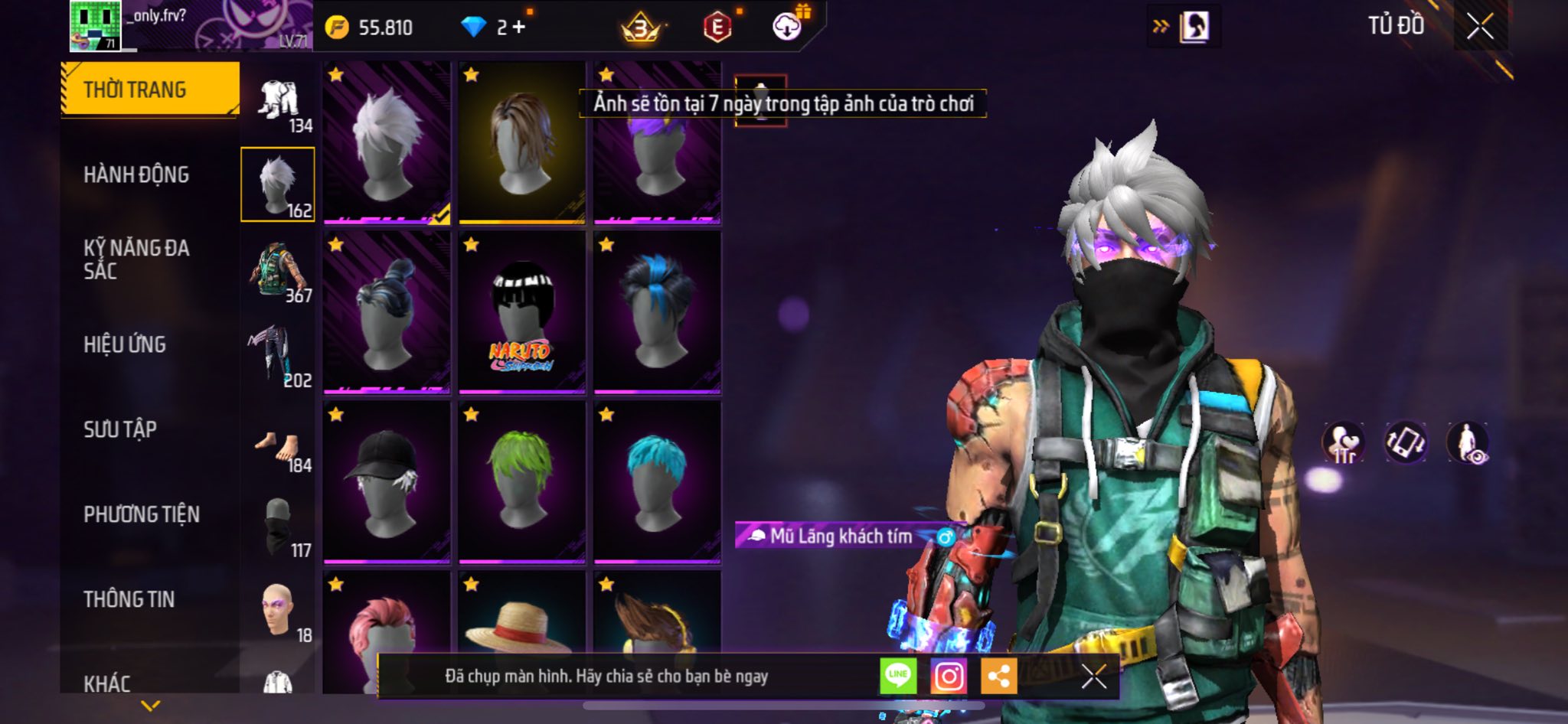Open the download cloud gift icon
Viewport: 1568px width, 724px height.
(787, 27)
